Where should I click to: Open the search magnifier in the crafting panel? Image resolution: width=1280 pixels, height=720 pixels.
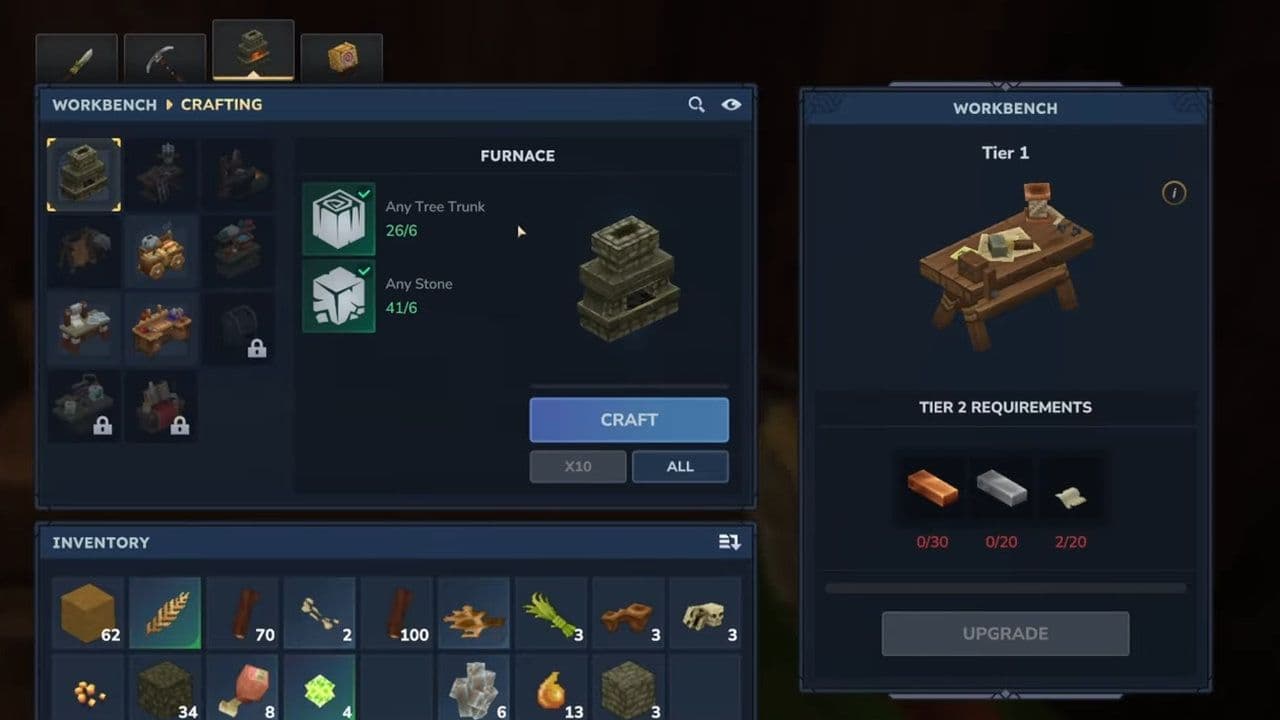(697, 104)
